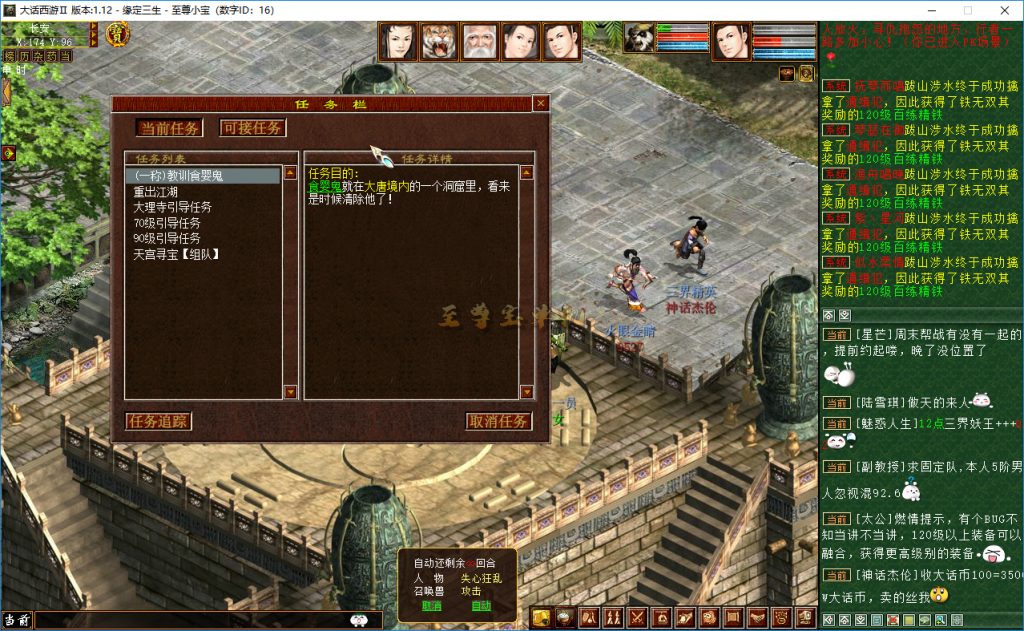The width and height of the screenshot is (1024, 631).
Task: Open the 可接任务 tab
Action: 252,128
